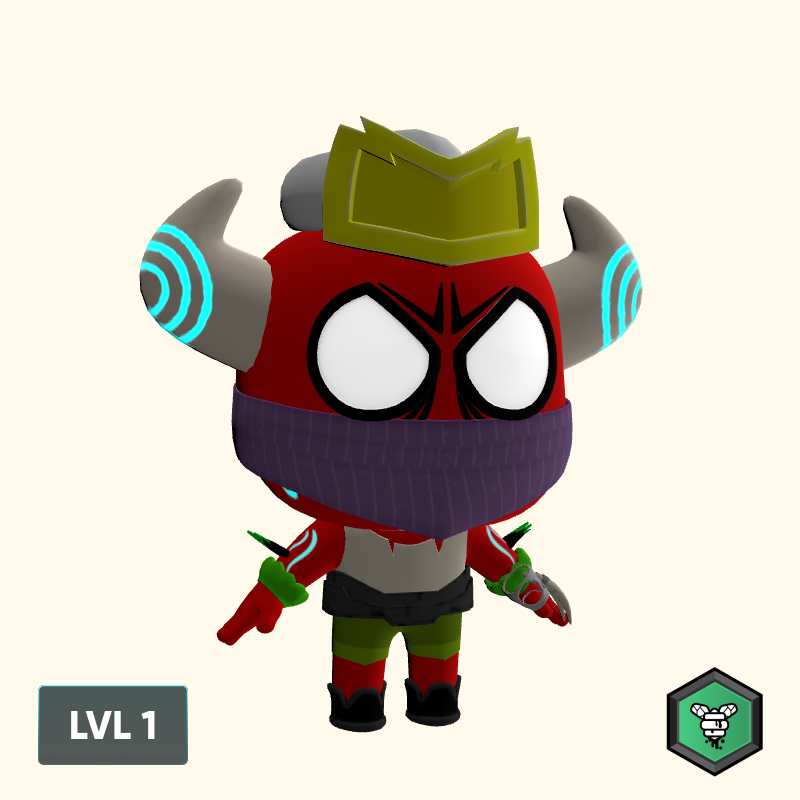800x800 pixels.
Task: Open the green hexagon bee emblem
Action: [x=714, y=722]
